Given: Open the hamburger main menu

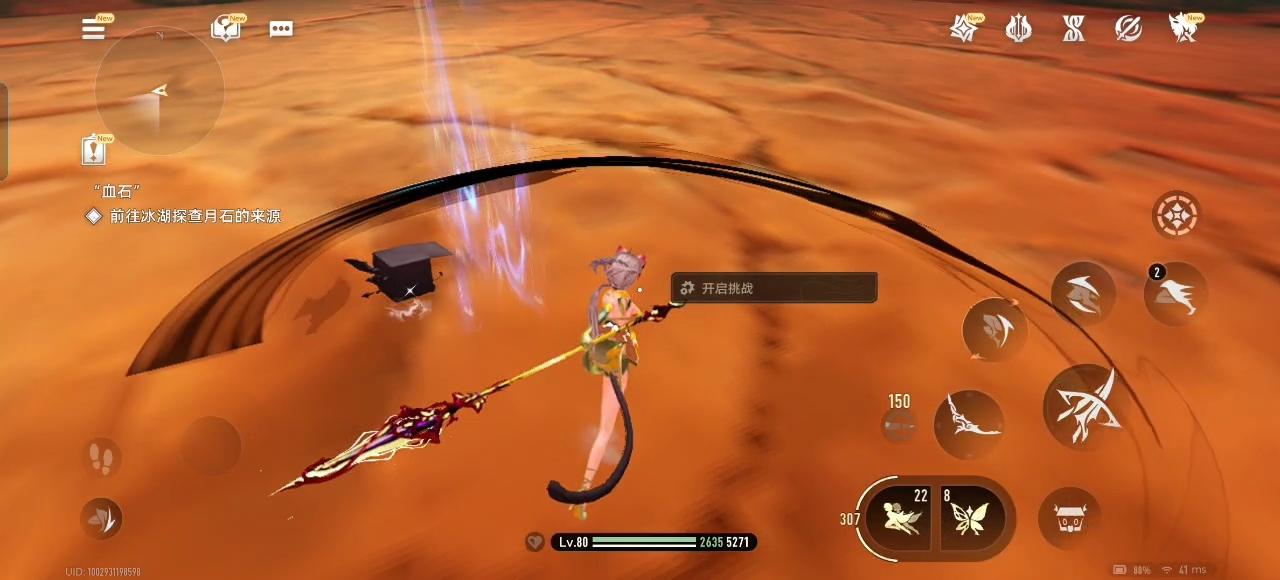Looking at the screenshot, I should click(94, 29).
